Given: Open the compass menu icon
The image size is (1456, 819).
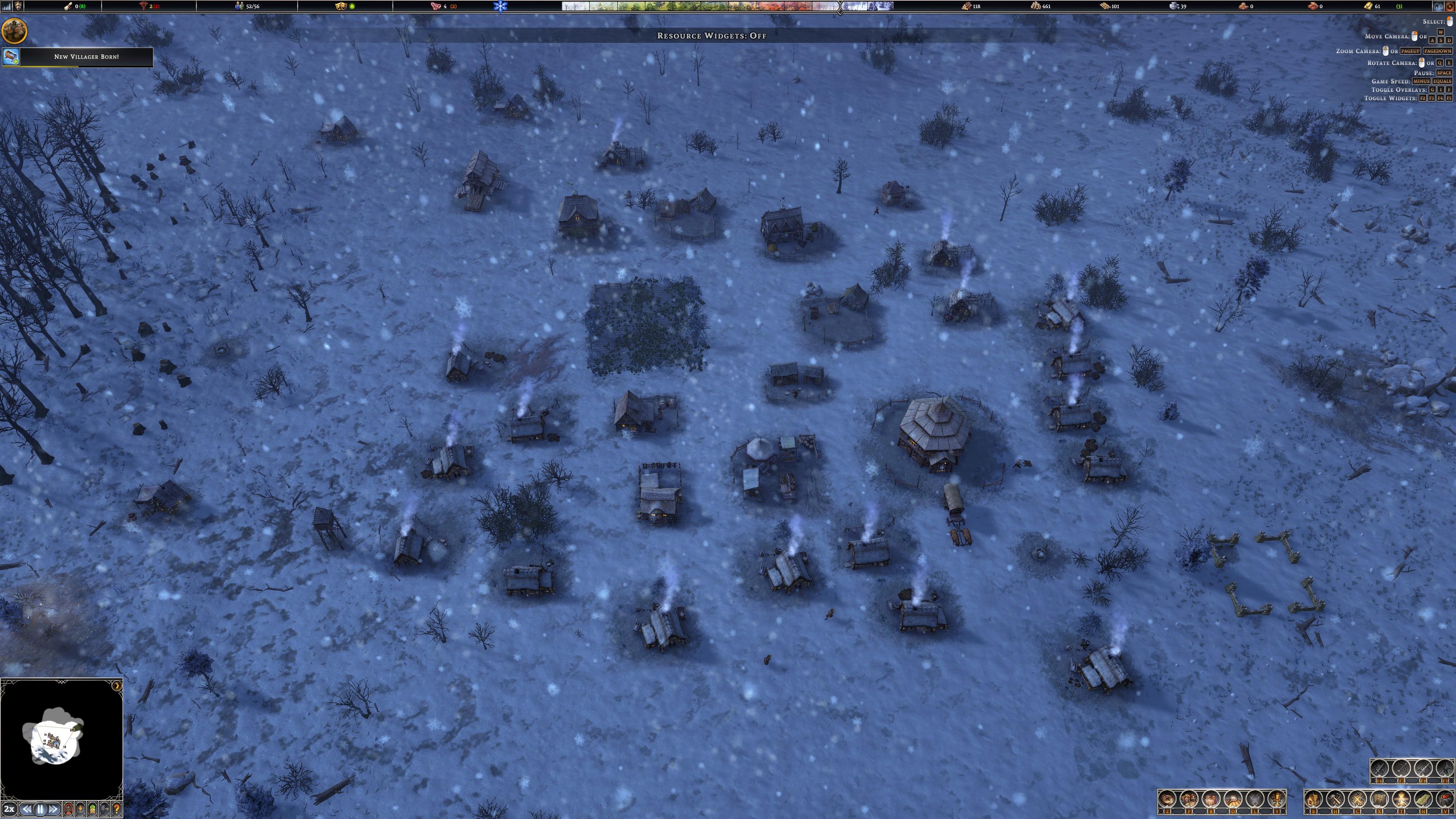Looking at the screenshot, I should [x=1168, y=799].
